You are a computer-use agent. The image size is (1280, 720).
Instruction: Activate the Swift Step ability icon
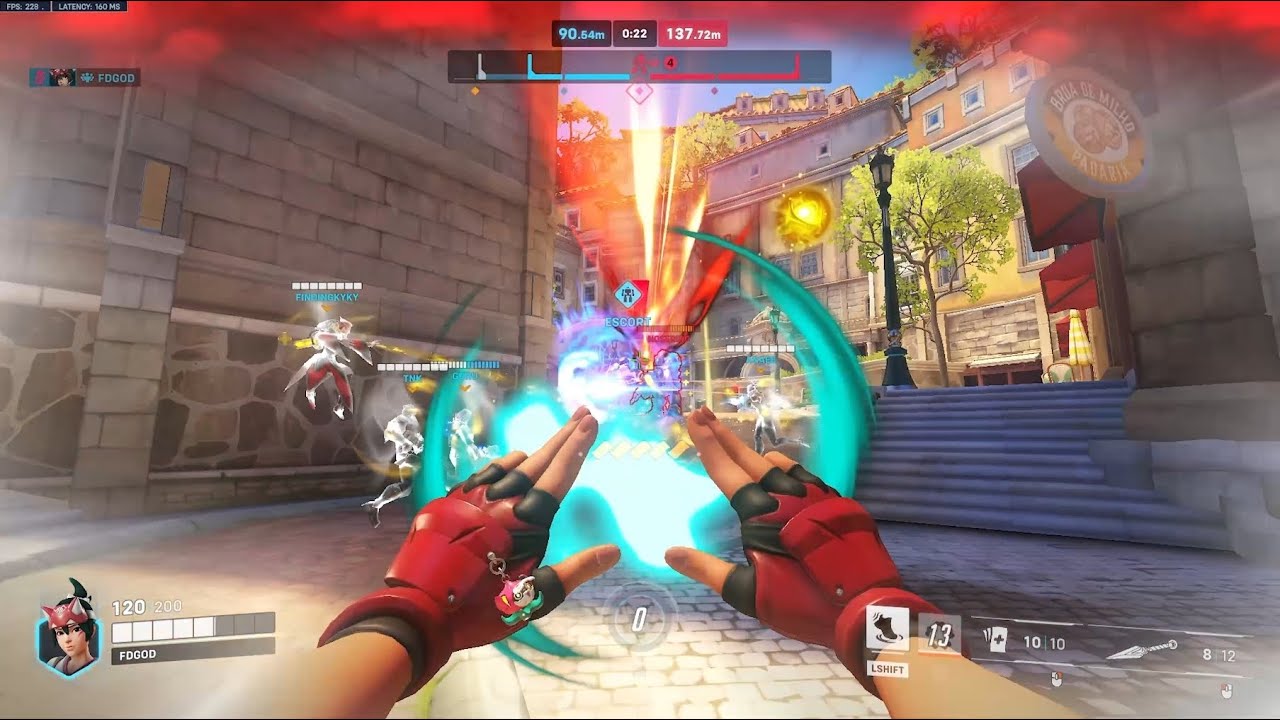887,630
